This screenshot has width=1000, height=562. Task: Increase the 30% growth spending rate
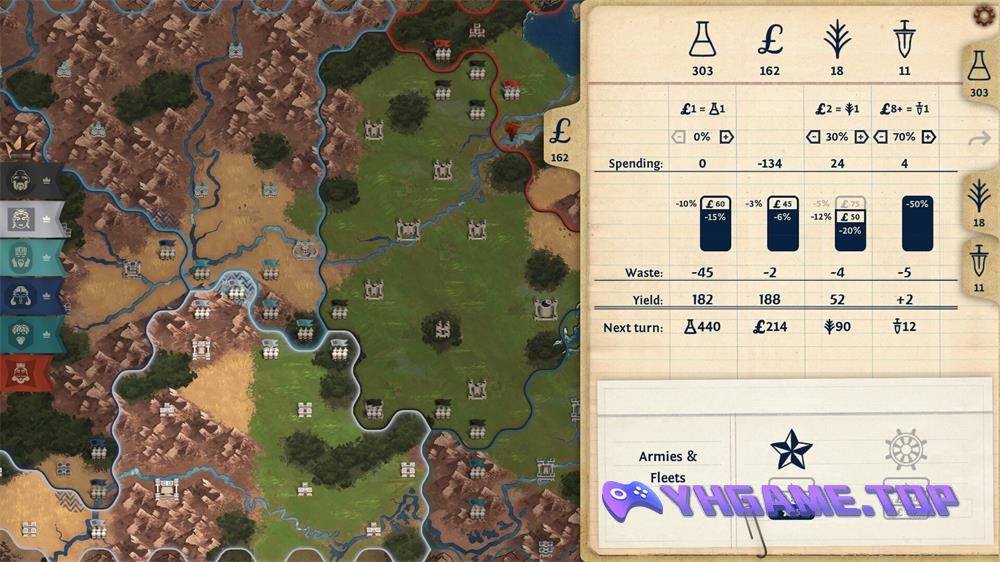click(860, 137)
